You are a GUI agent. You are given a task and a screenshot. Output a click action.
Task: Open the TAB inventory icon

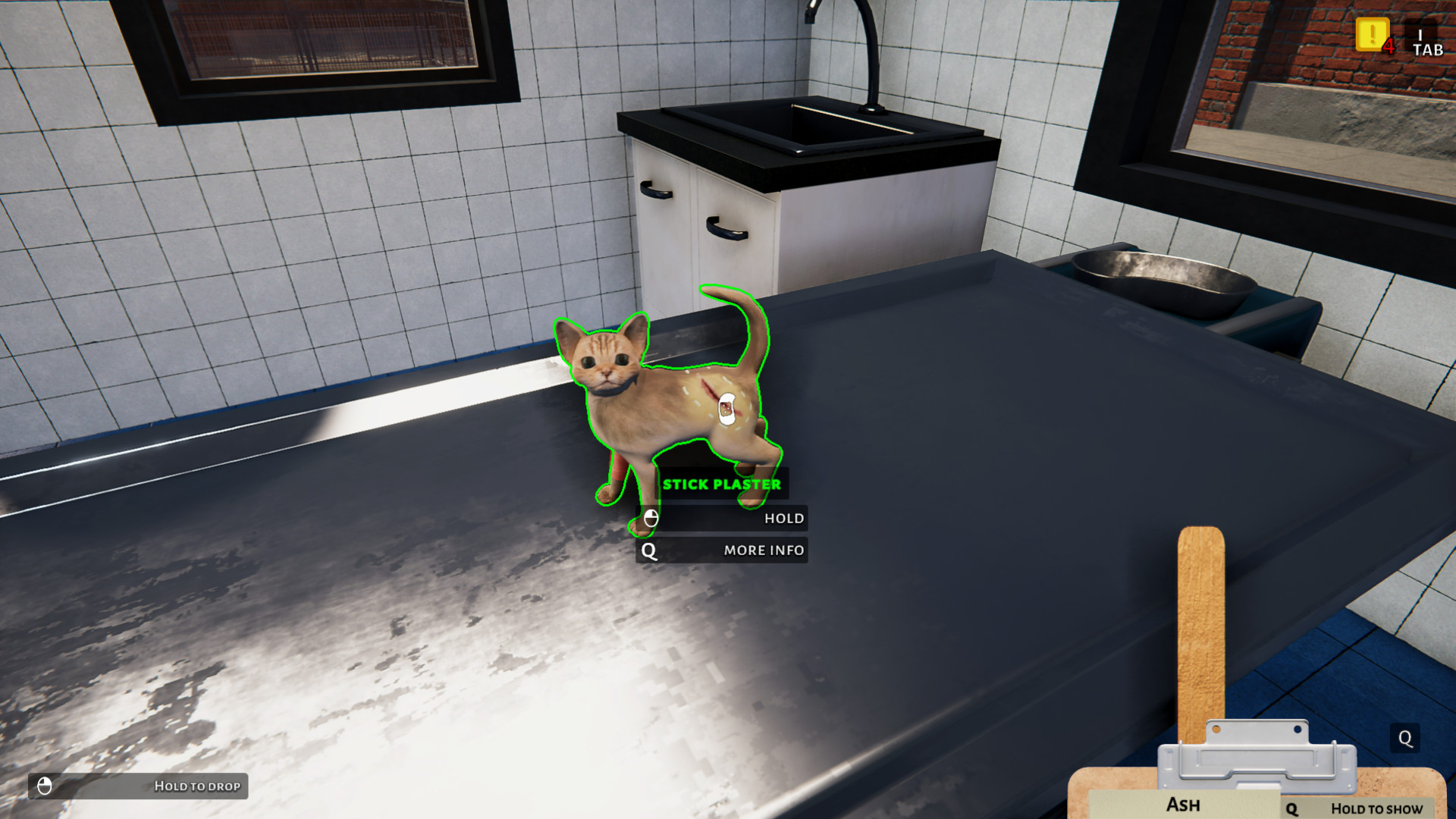point(1427,42)
